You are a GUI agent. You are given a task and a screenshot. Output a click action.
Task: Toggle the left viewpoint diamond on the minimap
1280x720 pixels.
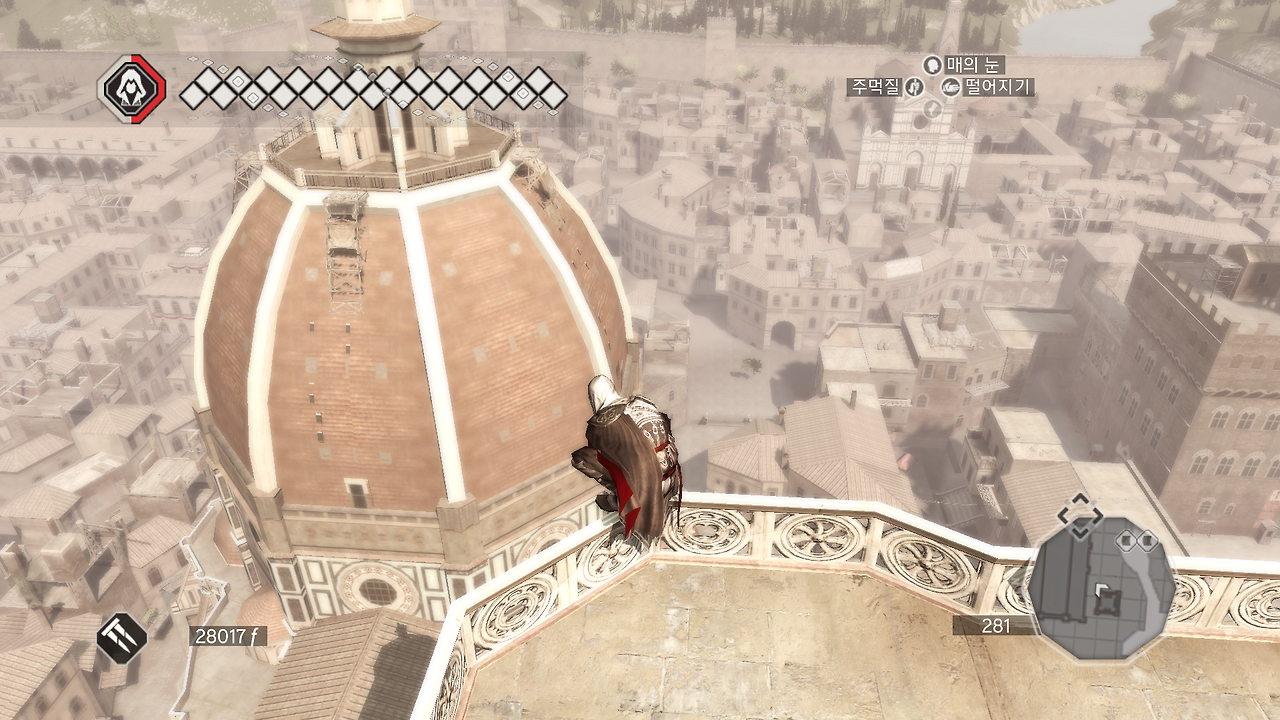click(1126, 540)
